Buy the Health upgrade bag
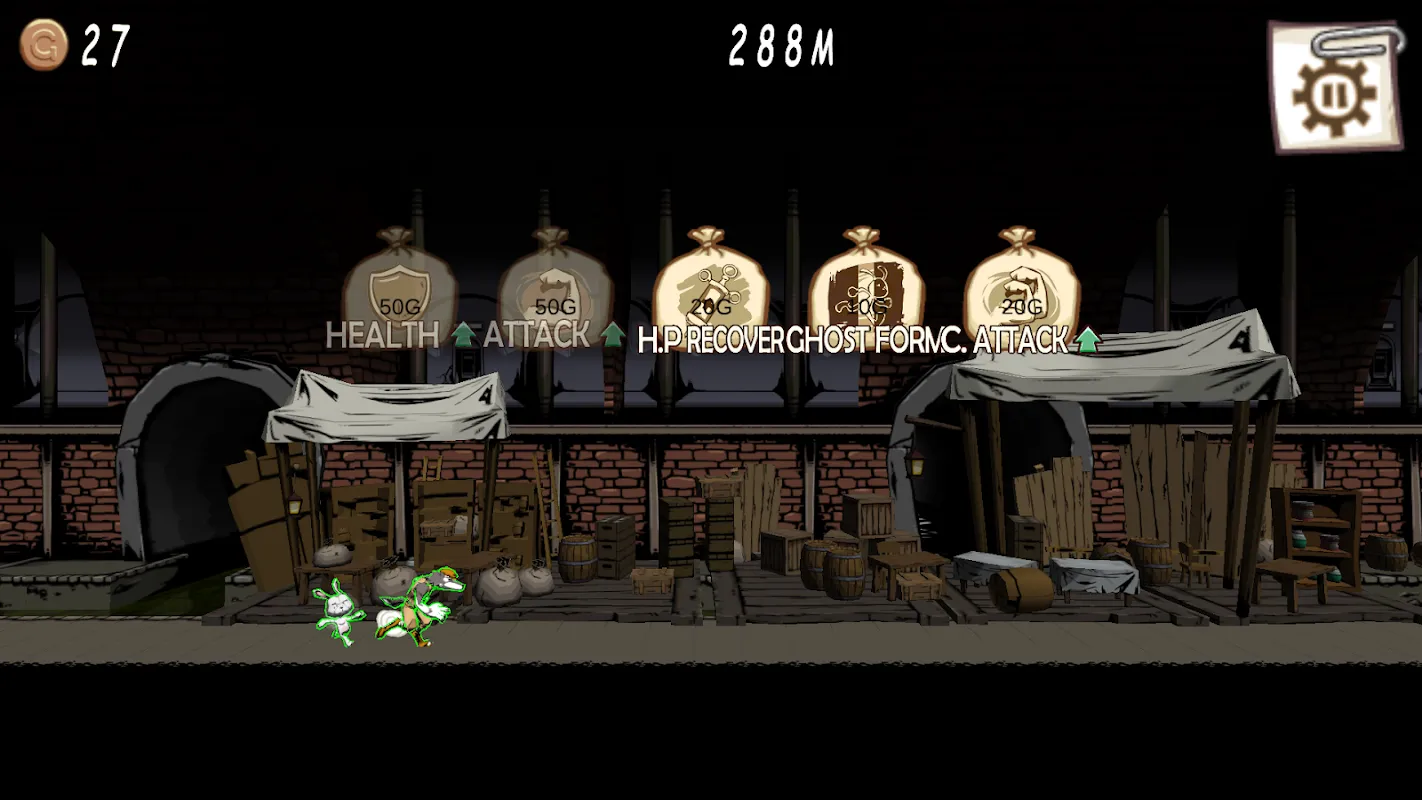 click(x=399, y=285)
